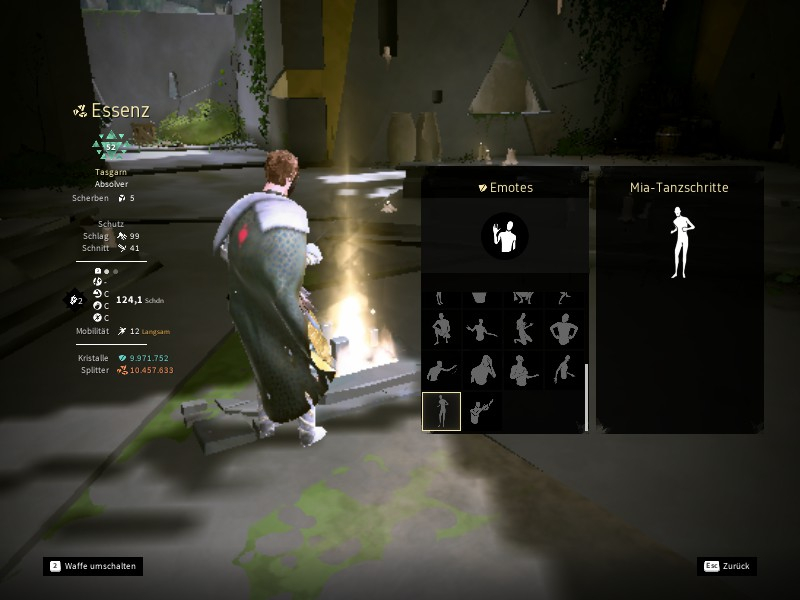Choose the emote with both arms spread wide
Screen dimensions: 800x600
point(482,328)
